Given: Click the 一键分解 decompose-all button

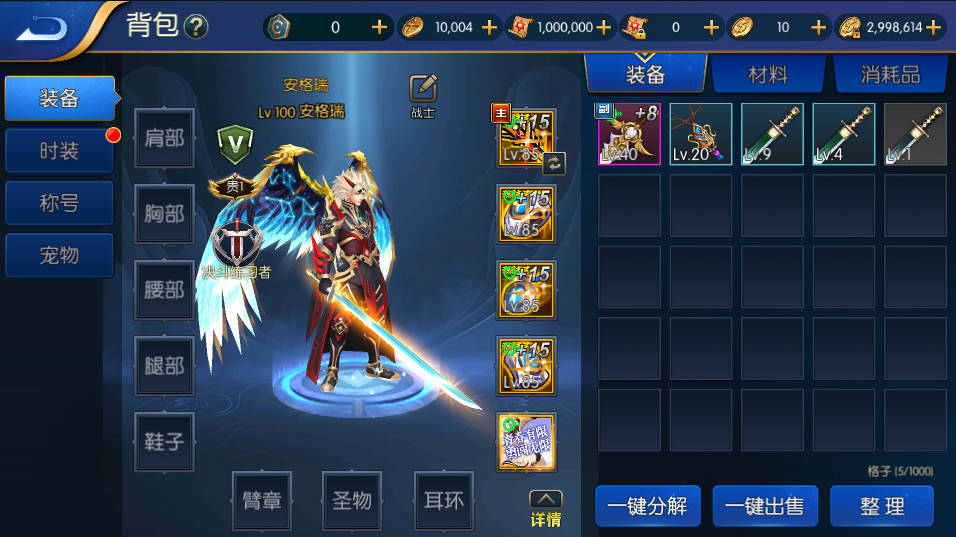Looking at the screenshot, I should click(647, 506).
